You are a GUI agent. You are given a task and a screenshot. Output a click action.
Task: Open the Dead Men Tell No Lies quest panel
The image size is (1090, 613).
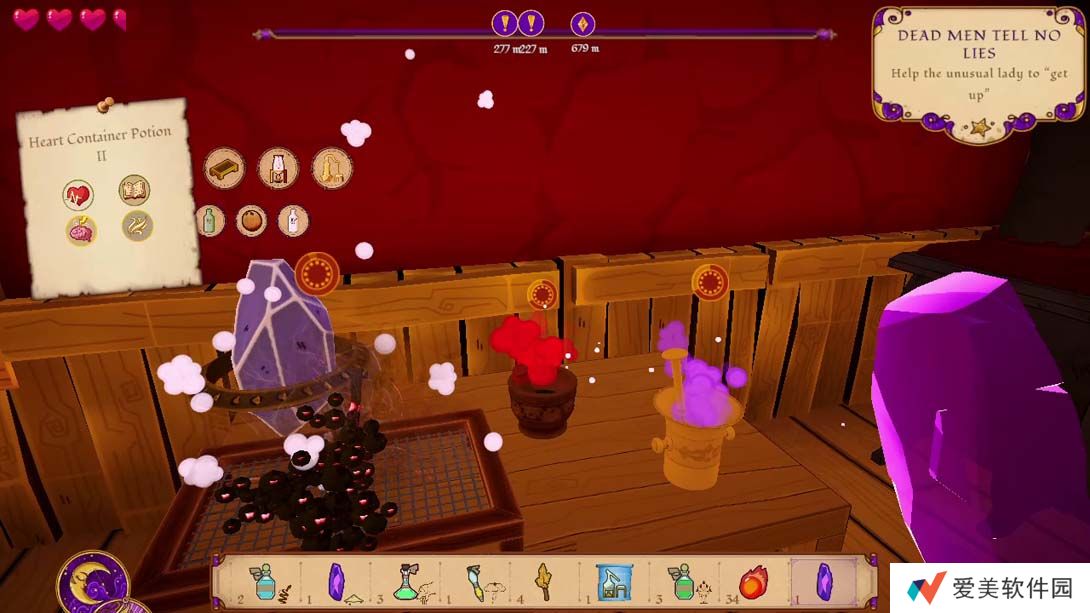pyautogui.click(x=977, y=68)
